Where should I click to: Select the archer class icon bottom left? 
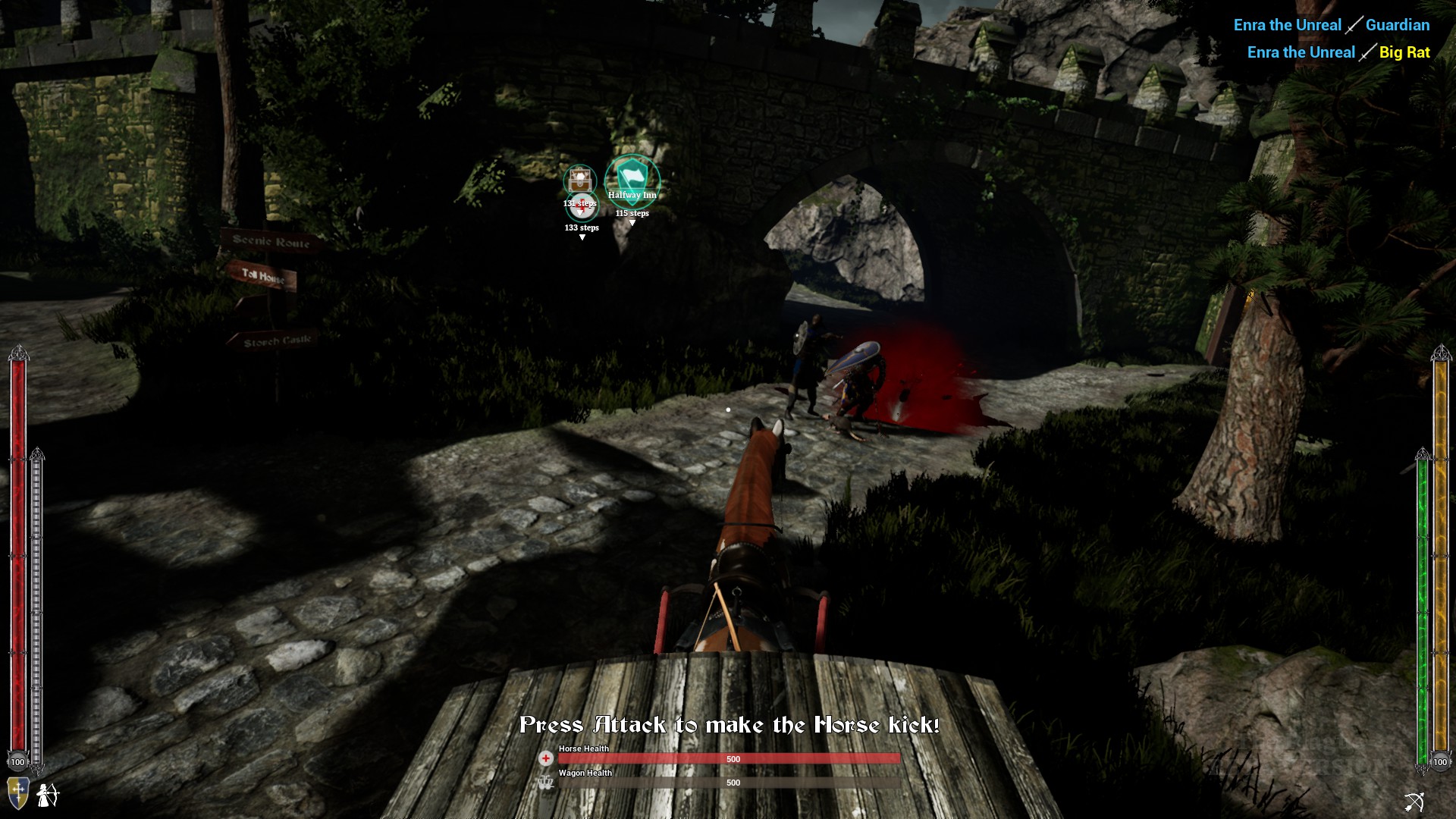47,795
